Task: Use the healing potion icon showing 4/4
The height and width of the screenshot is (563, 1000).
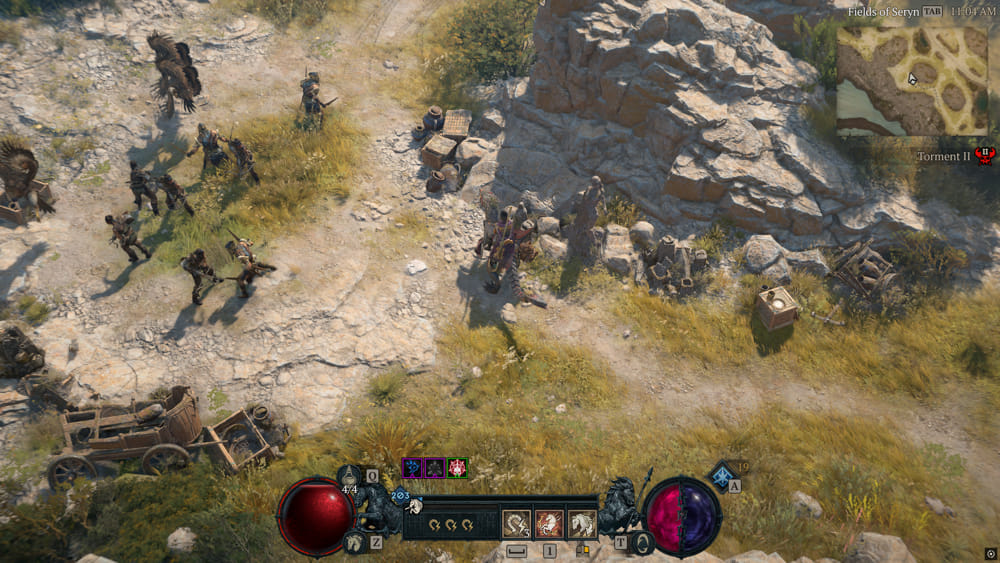Action: [x=350, y=476]
